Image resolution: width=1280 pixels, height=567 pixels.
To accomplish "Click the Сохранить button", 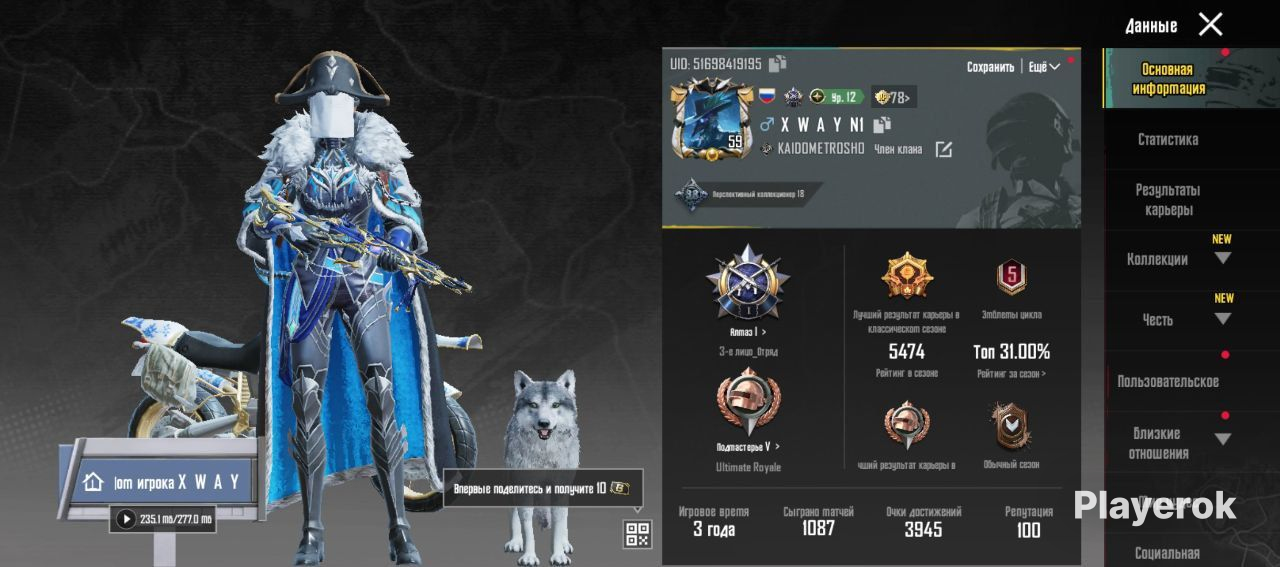I will pyautogui.click(x=990, y=67).
